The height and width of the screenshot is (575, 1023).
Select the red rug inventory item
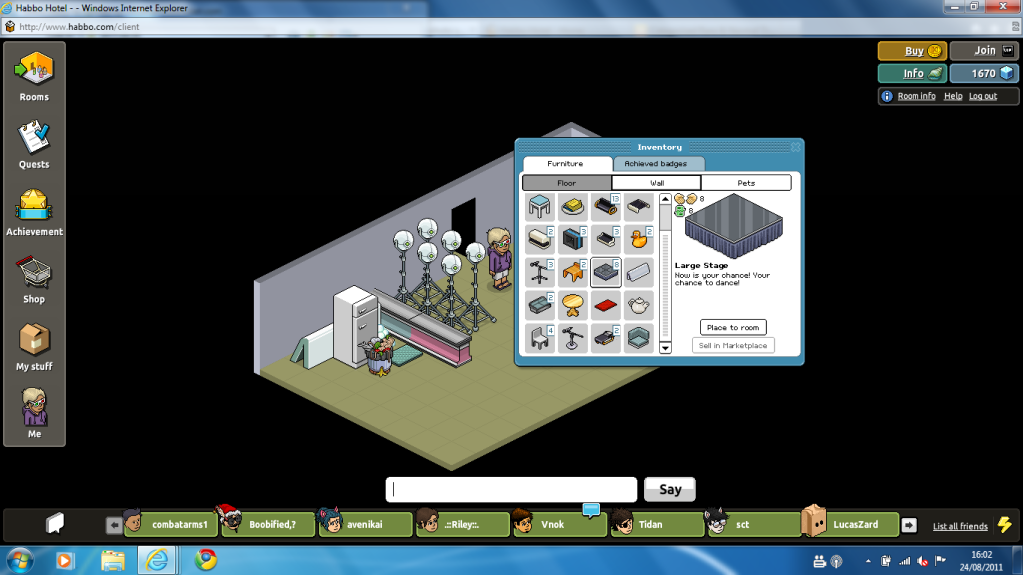605,305
